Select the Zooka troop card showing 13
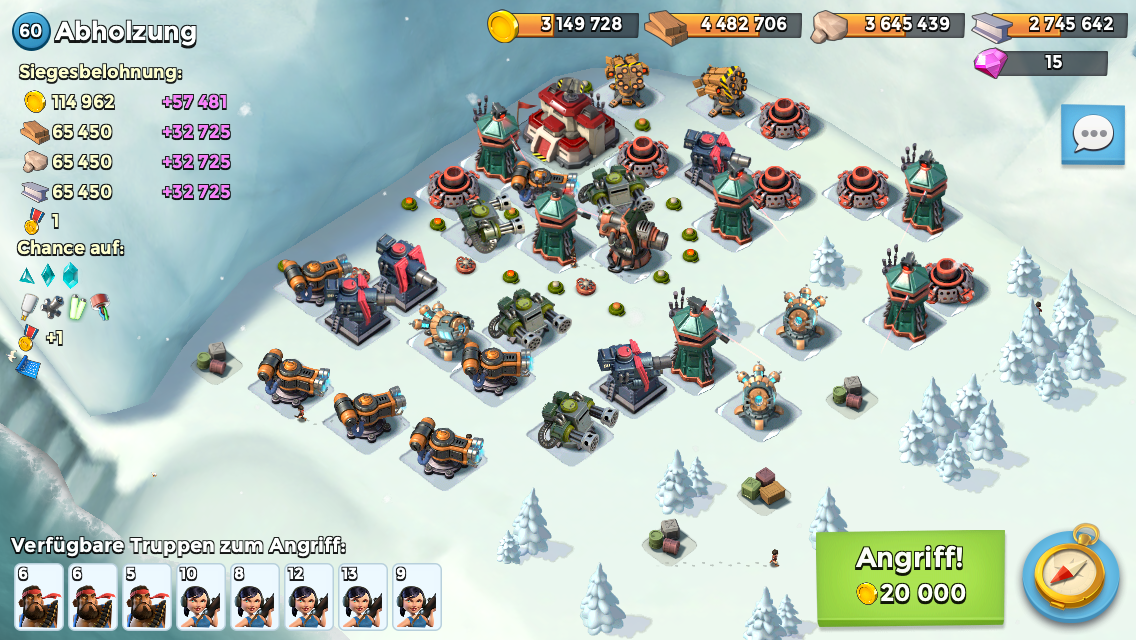 click(363, 597)
